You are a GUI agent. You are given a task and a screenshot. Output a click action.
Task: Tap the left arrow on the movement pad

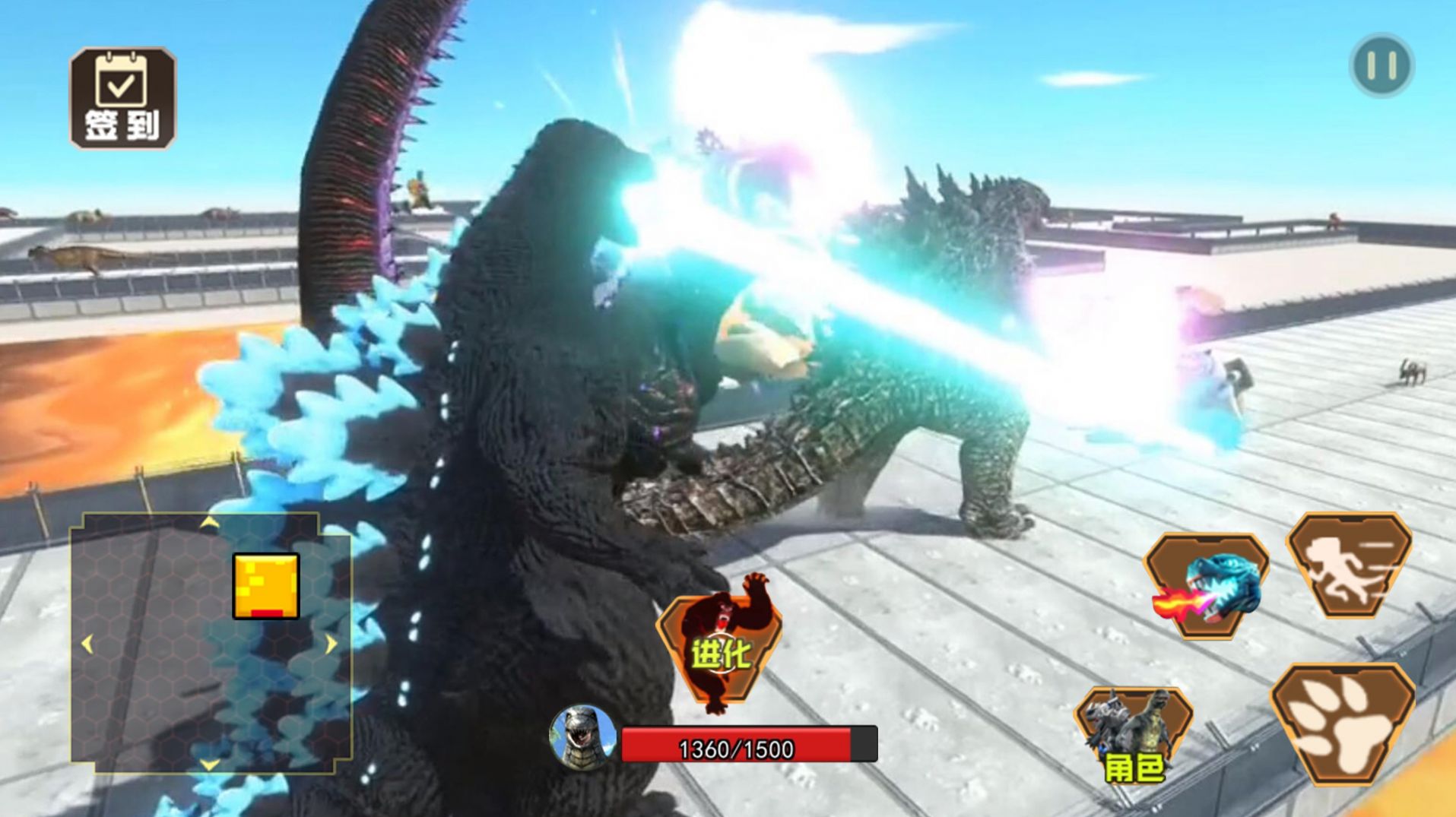[87, 644]
